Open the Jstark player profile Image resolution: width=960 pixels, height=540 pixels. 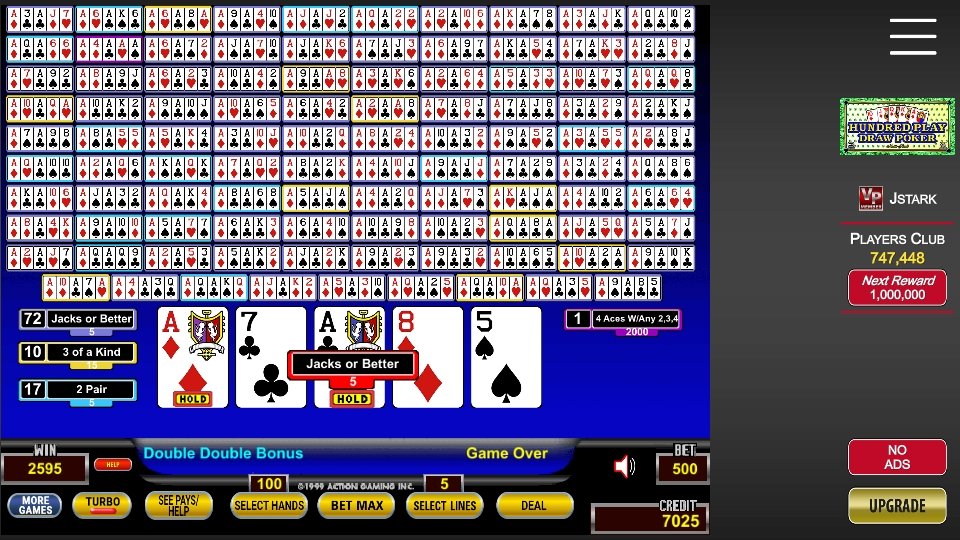click(898, 199)
